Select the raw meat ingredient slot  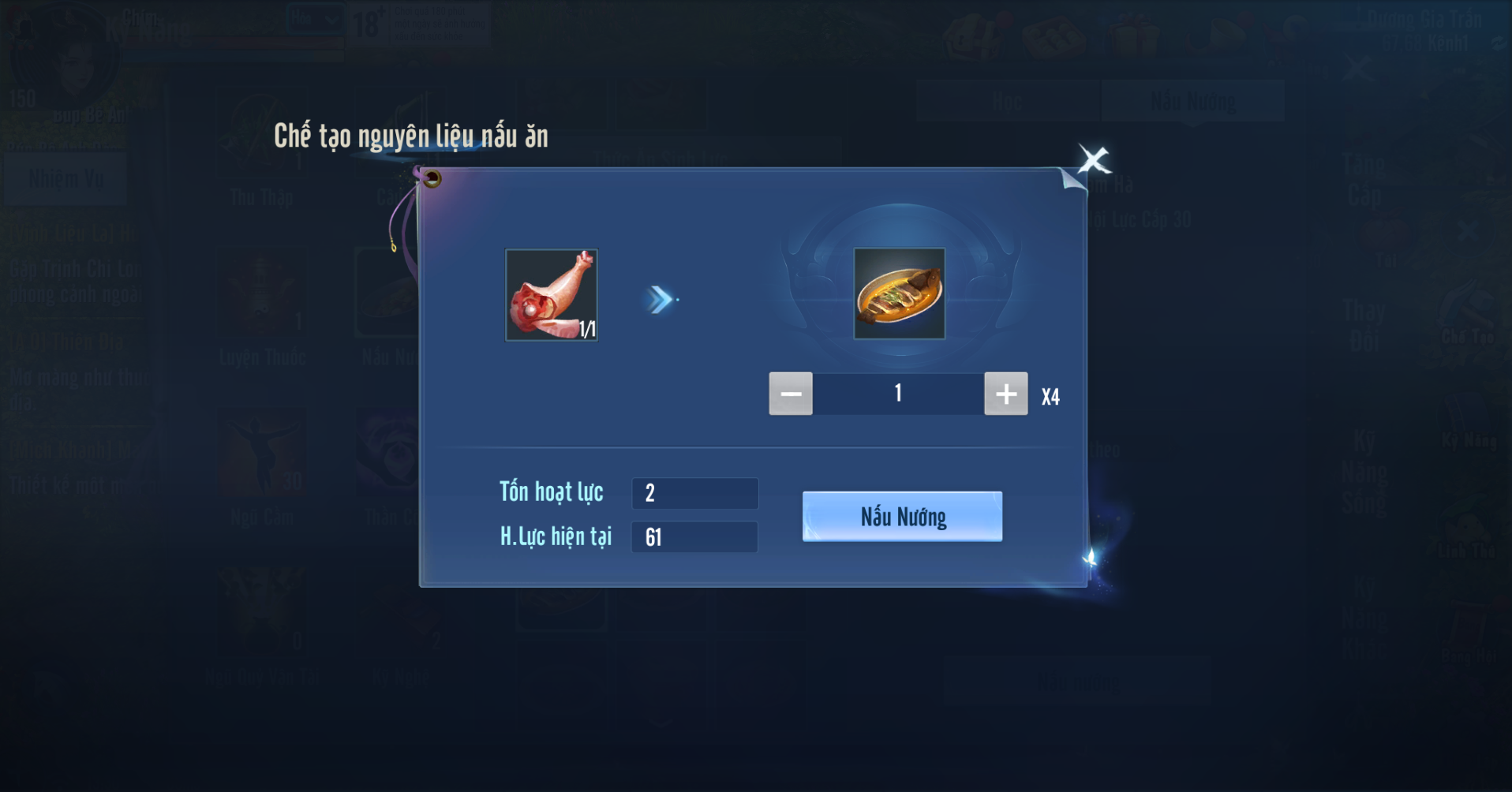click(552, 295)
